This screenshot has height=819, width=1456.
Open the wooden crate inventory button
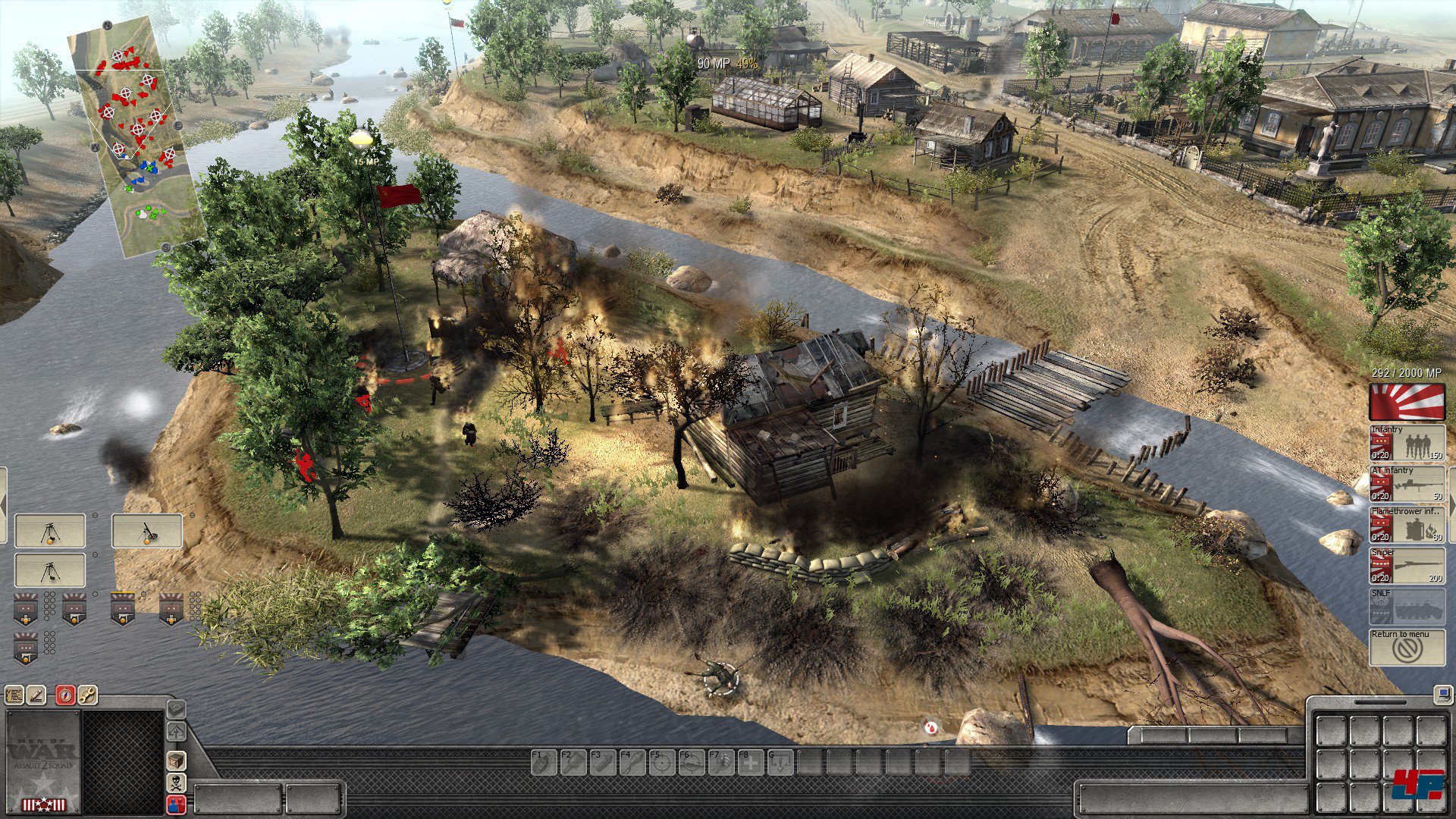click(x=176, y=760)
